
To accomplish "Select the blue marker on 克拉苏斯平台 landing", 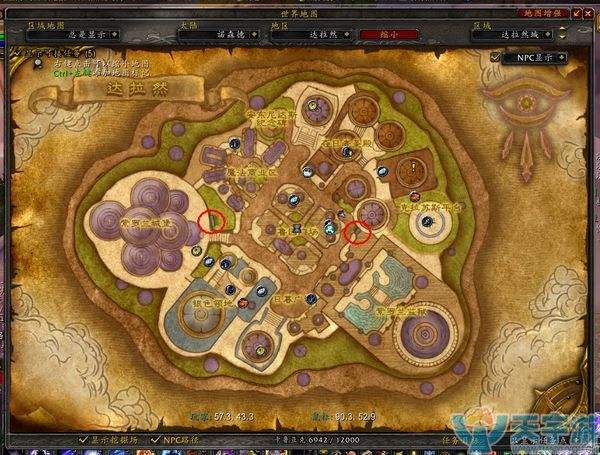I will point(427,223).
